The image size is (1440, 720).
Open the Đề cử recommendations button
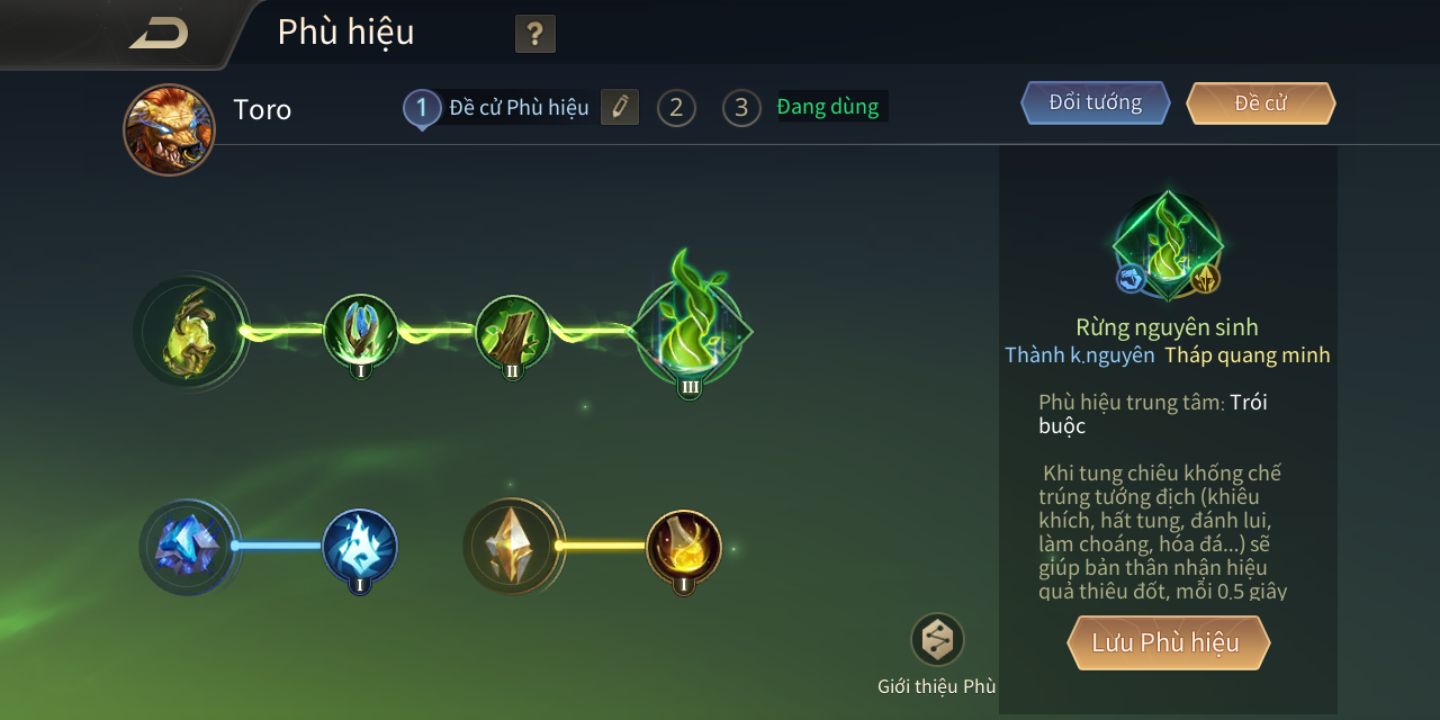(x=1260, y=103)
